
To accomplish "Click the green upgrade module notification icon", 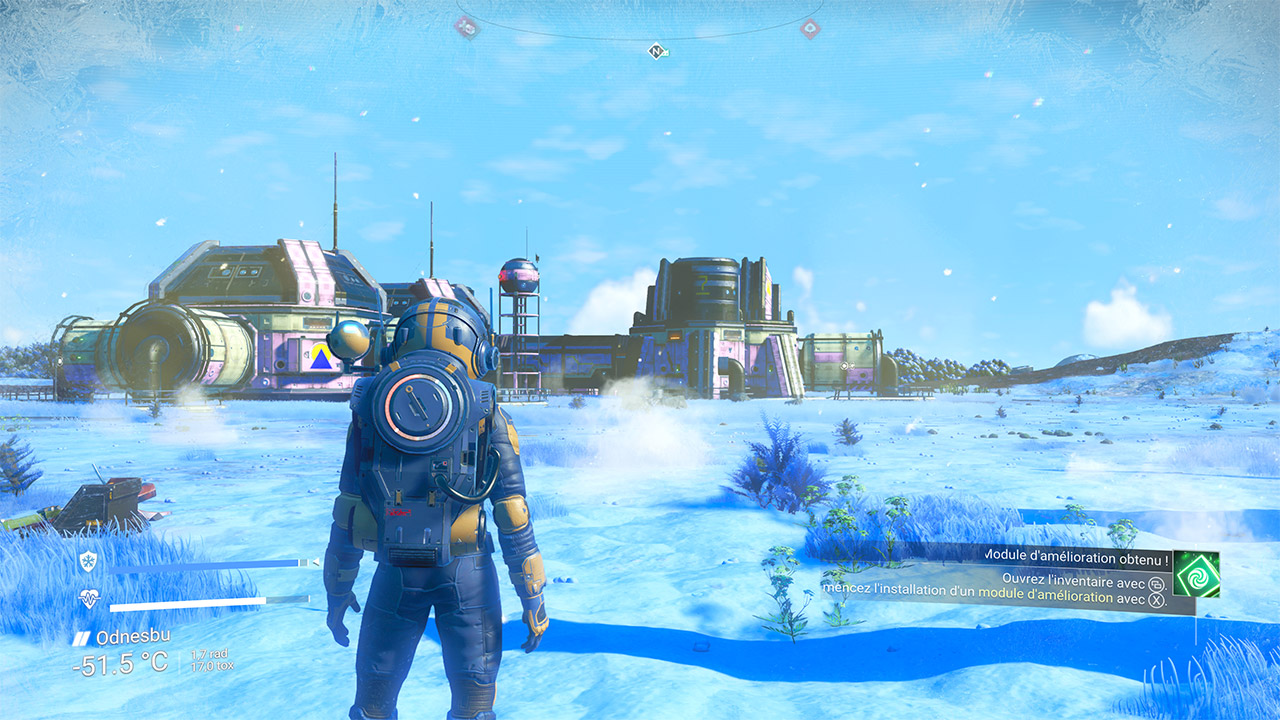I will click(1197, 574).
